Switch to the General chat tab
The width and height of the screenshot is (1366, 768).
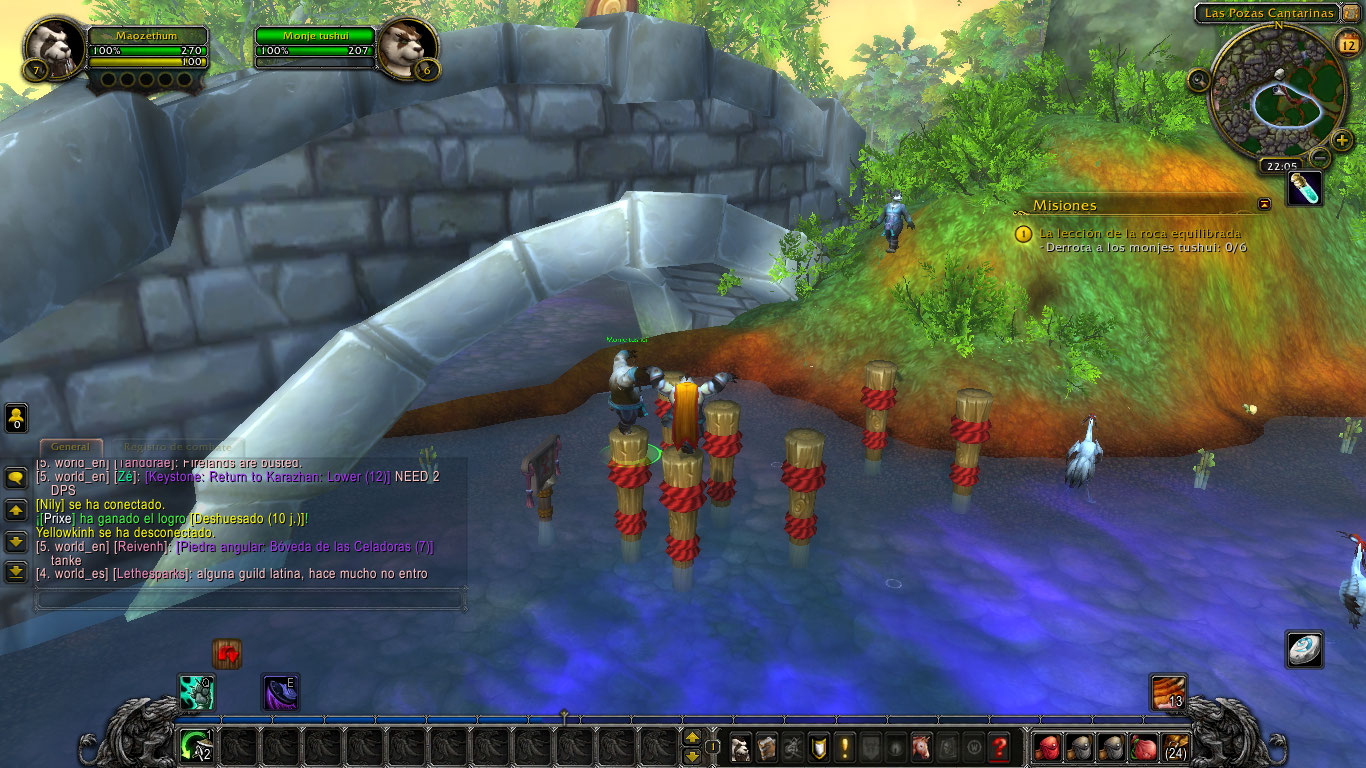coord(70,447)
